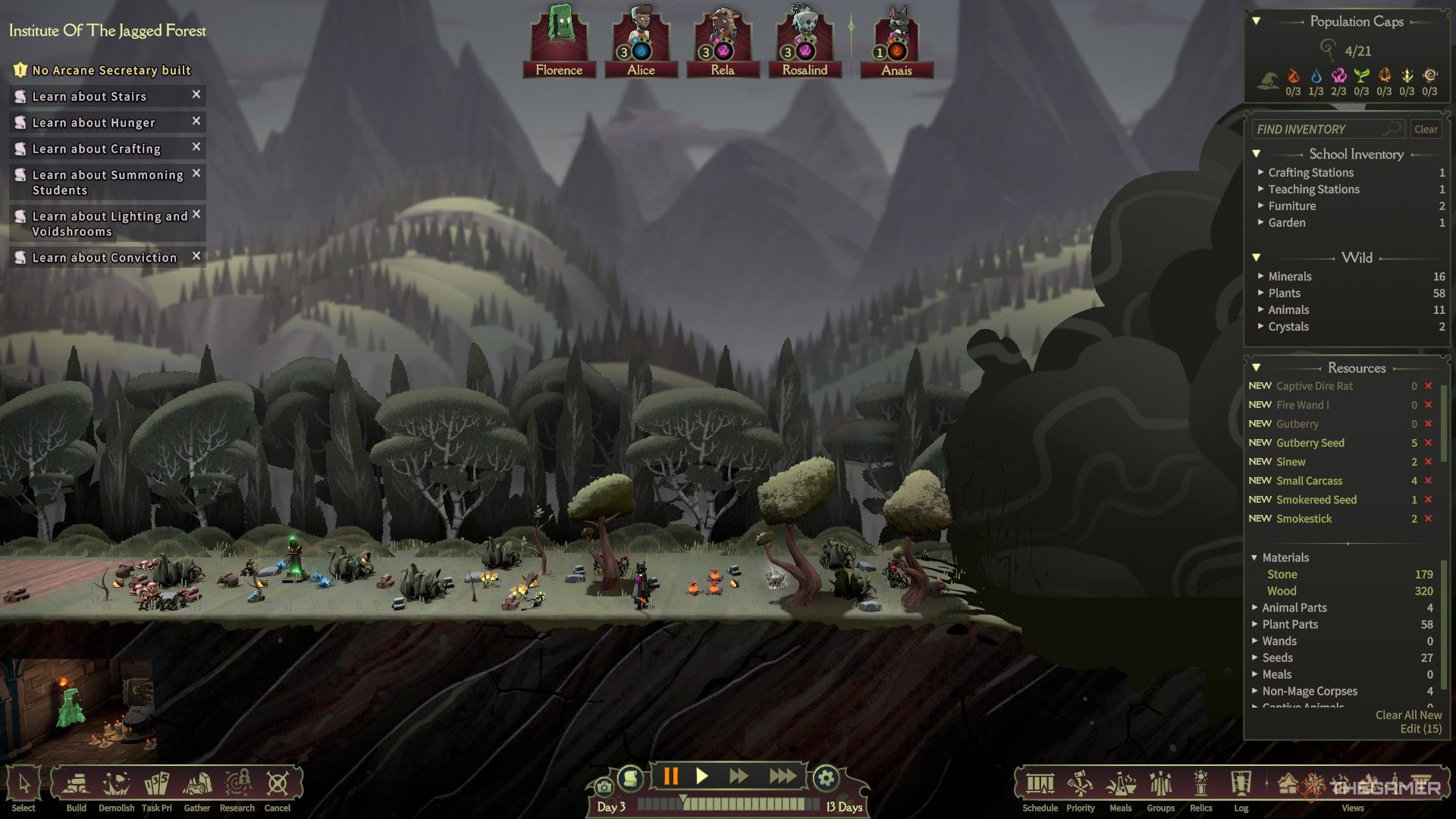Open the Learn about Crafting tutorial
The height and width of the screenshot is (819, 1456).
(x=96, y=149)
